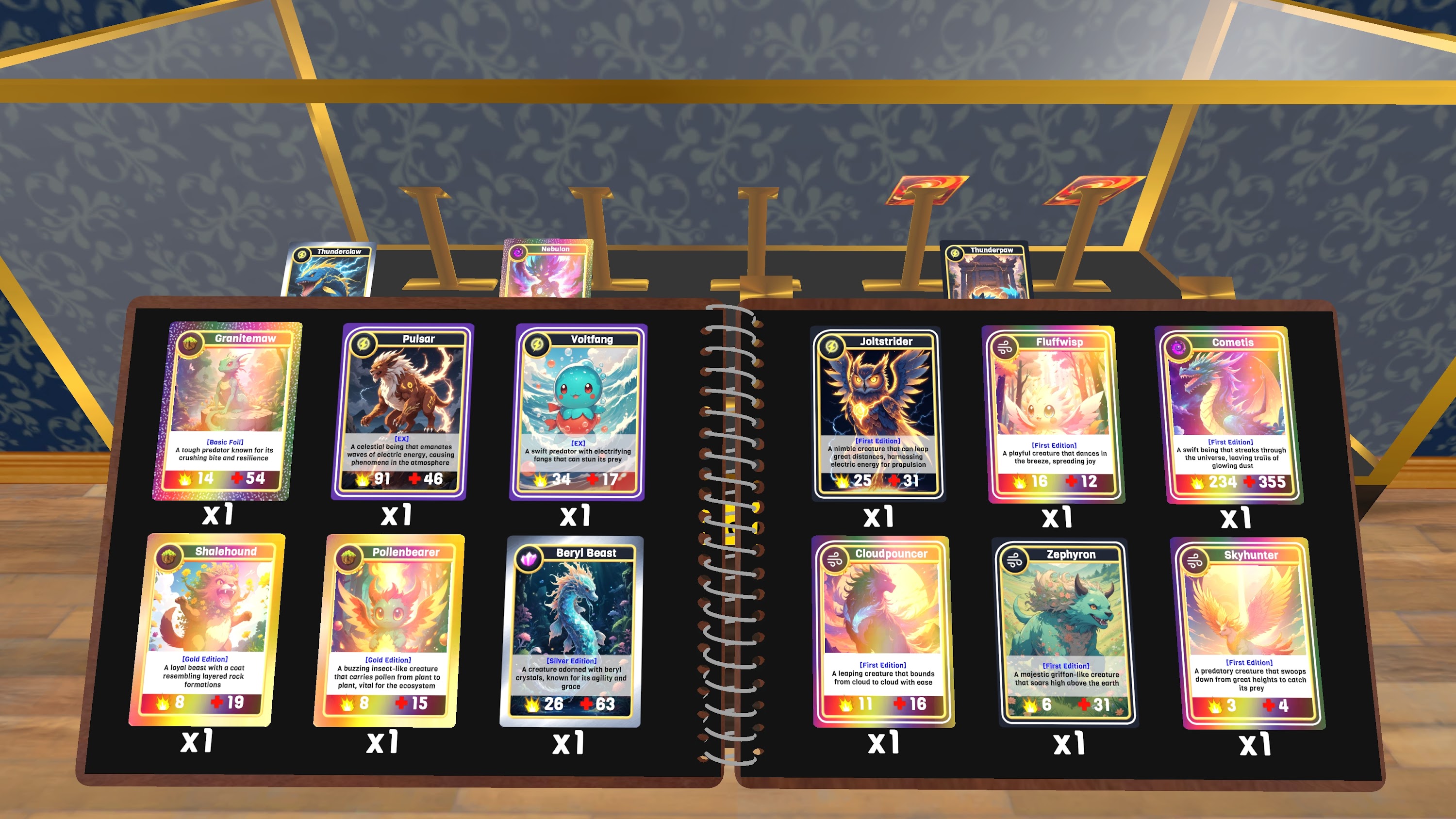Viewport: 1456px width, 819px height.
Task: Click the Gold Edition label on Shalehound
Action: click(x=205, y=658)
